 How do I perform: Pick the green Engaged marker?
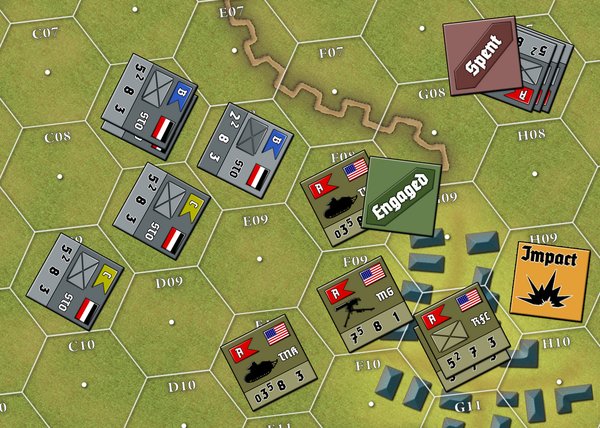[x=403, y=194]
